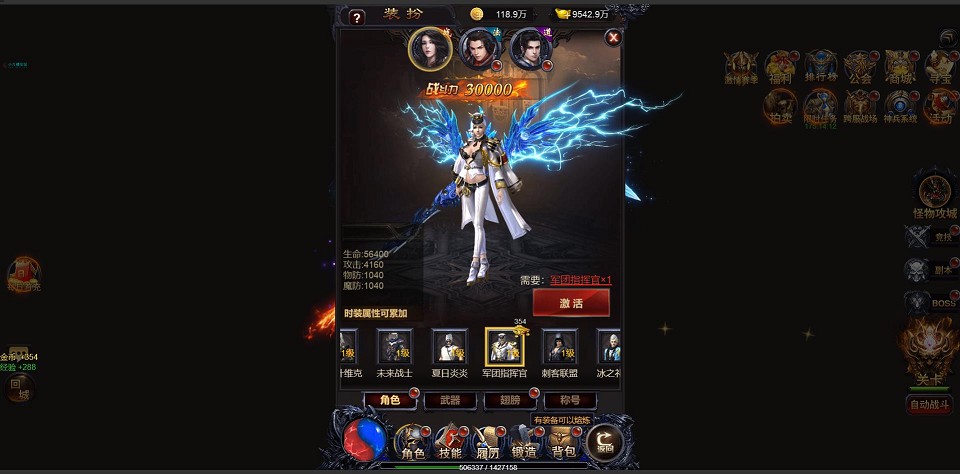
Task: Open the 福利 welfare icon
Action: pyautogui.click(x=780, y=66)
